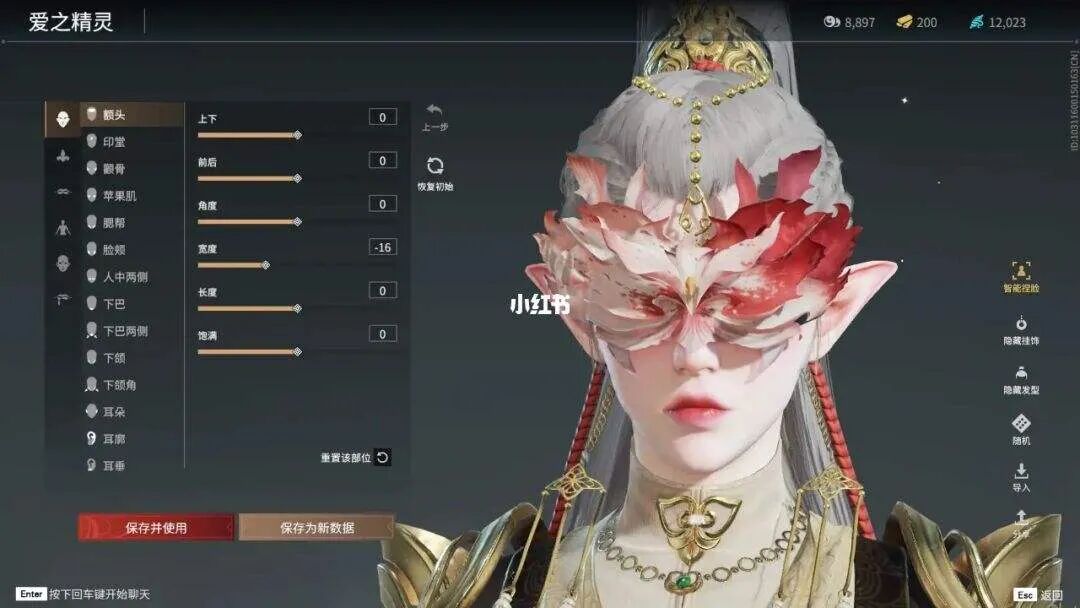Click 保存并使用 to save and apply

pos(156,527)
